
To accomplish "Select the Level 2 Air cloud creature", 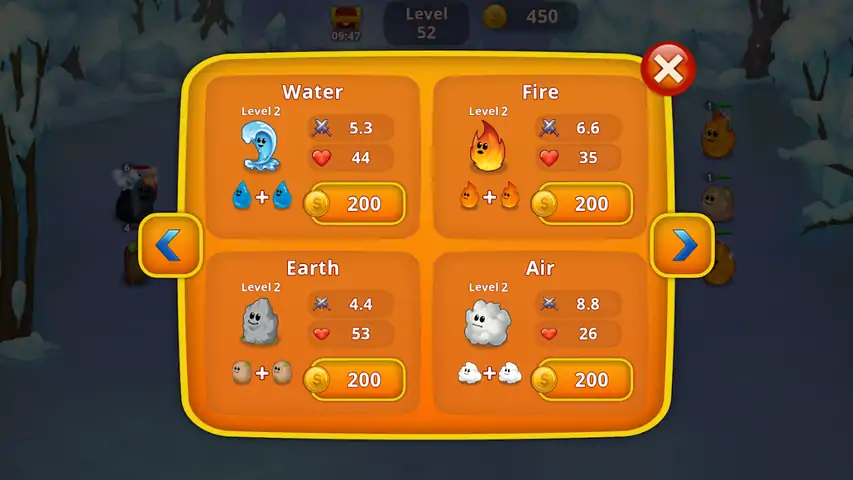I will pos(488,322).
